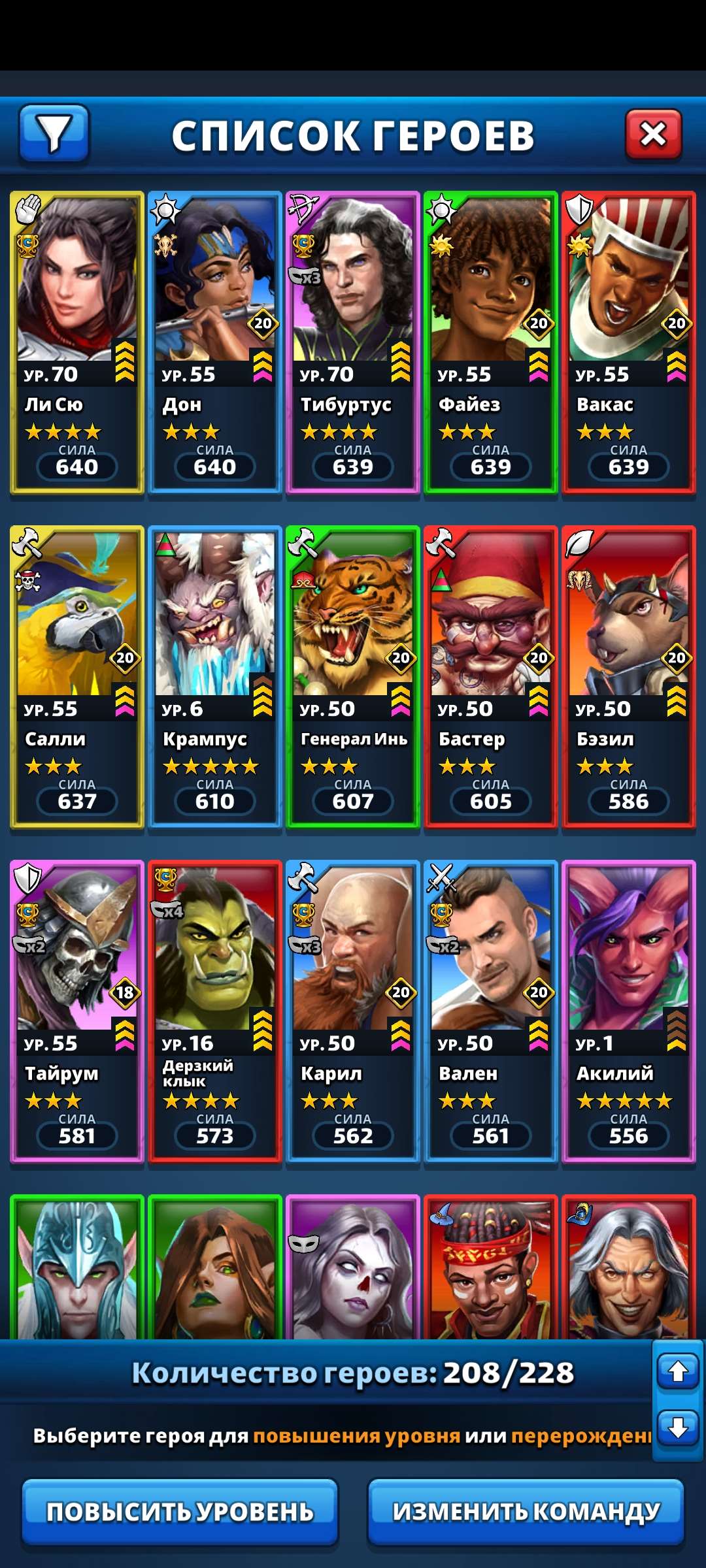This screenshot has height=1568, width=706.
Task: Select the parrot hero Салли
Action: (77, 677)
